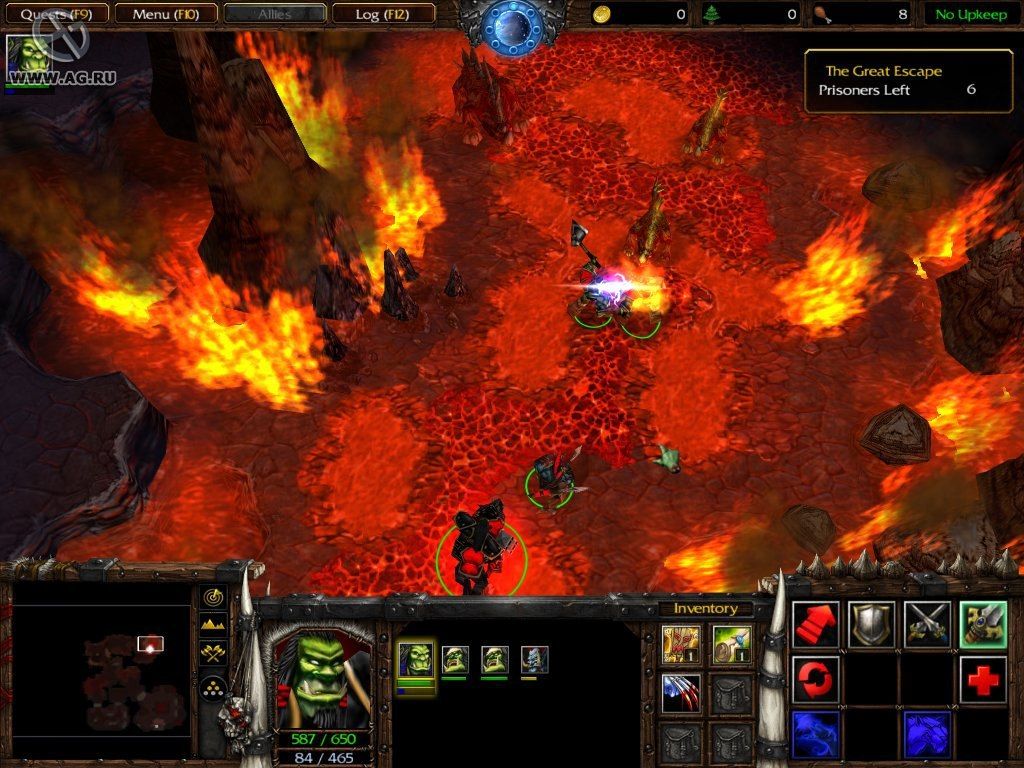Open the Log (F12) window

[x=383, y=14]
